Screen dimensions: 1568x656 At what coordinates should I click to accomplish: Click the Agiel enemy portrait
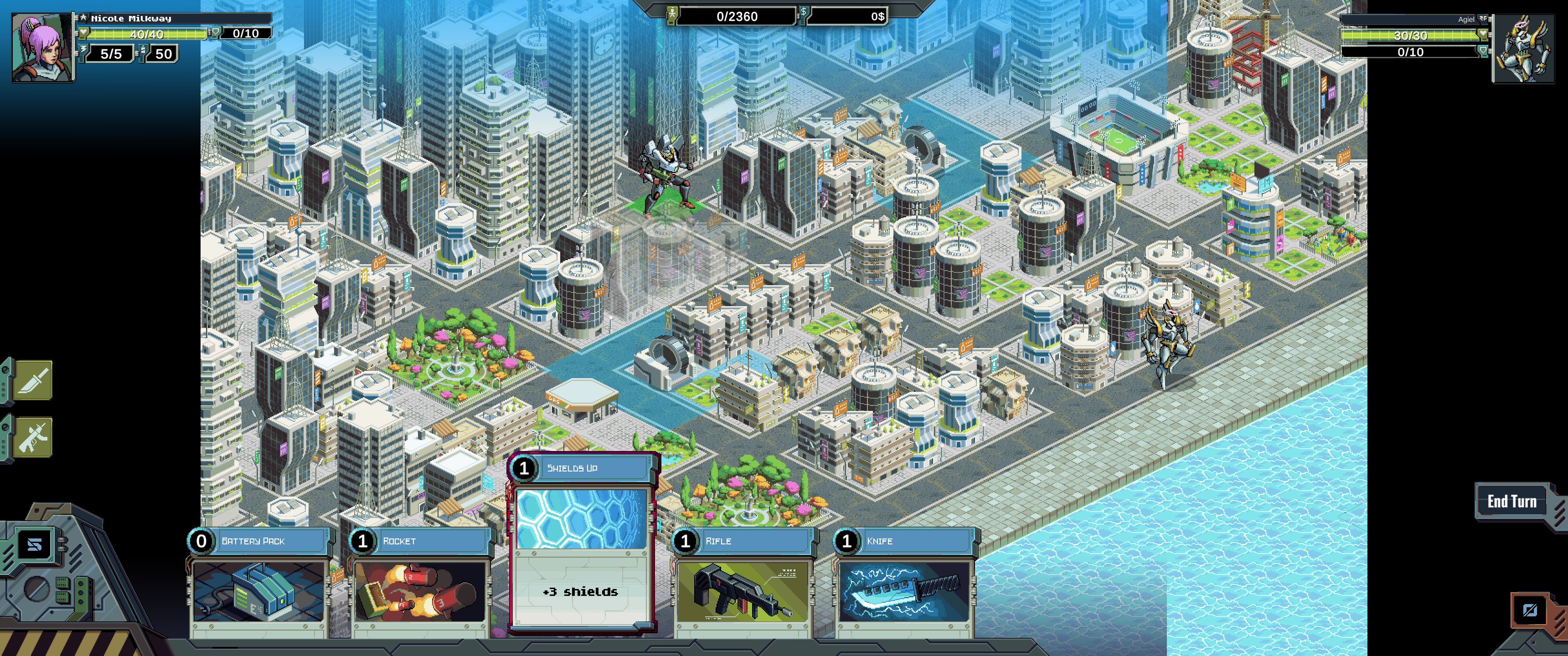pyautogui.click(x=1523, y=49)
